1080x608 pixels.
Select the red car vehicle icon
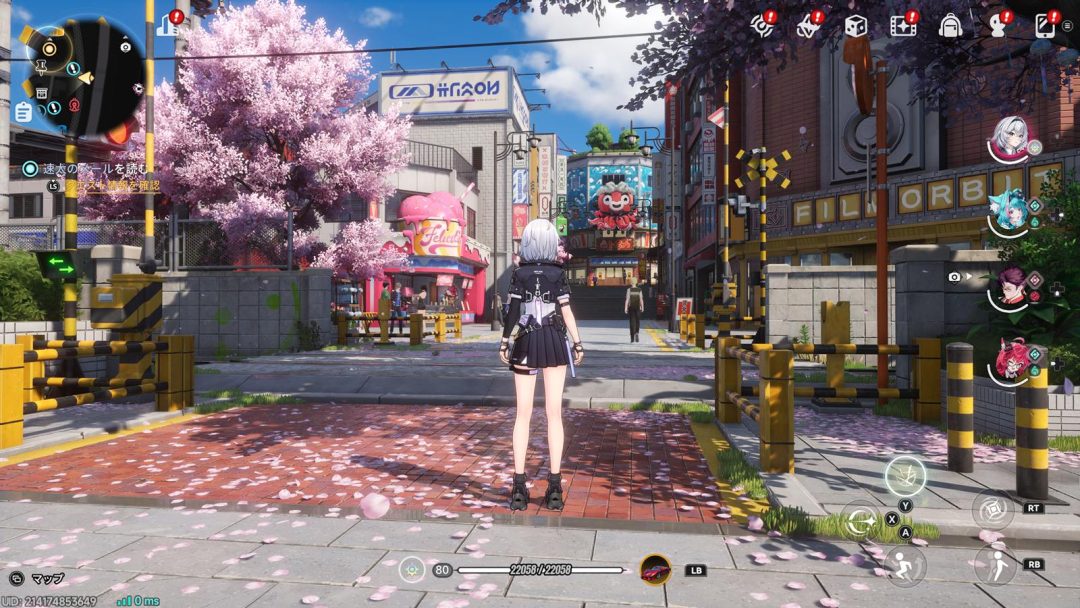655,570
